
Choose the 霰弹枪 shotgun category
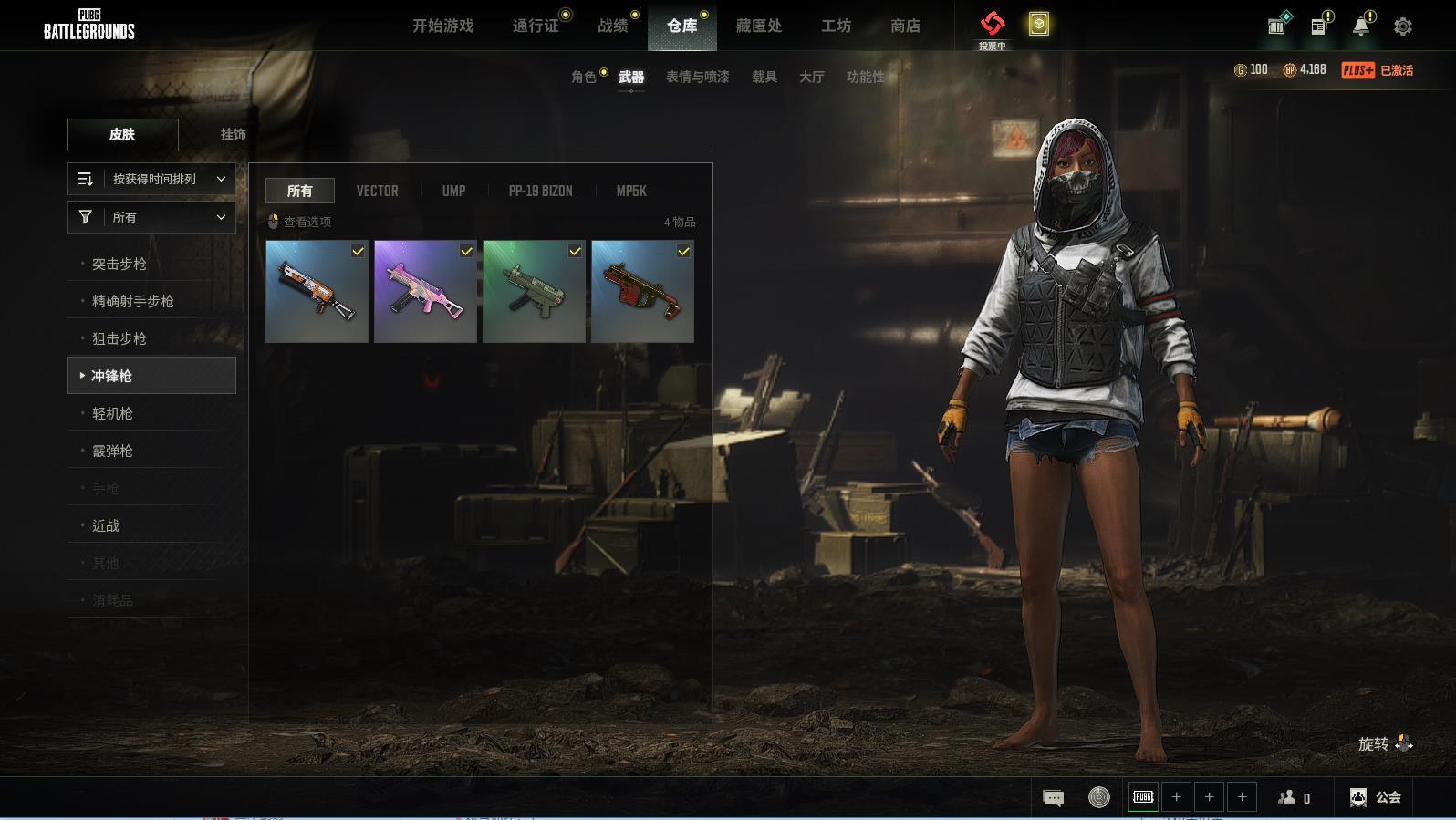(x=112, y=452)
